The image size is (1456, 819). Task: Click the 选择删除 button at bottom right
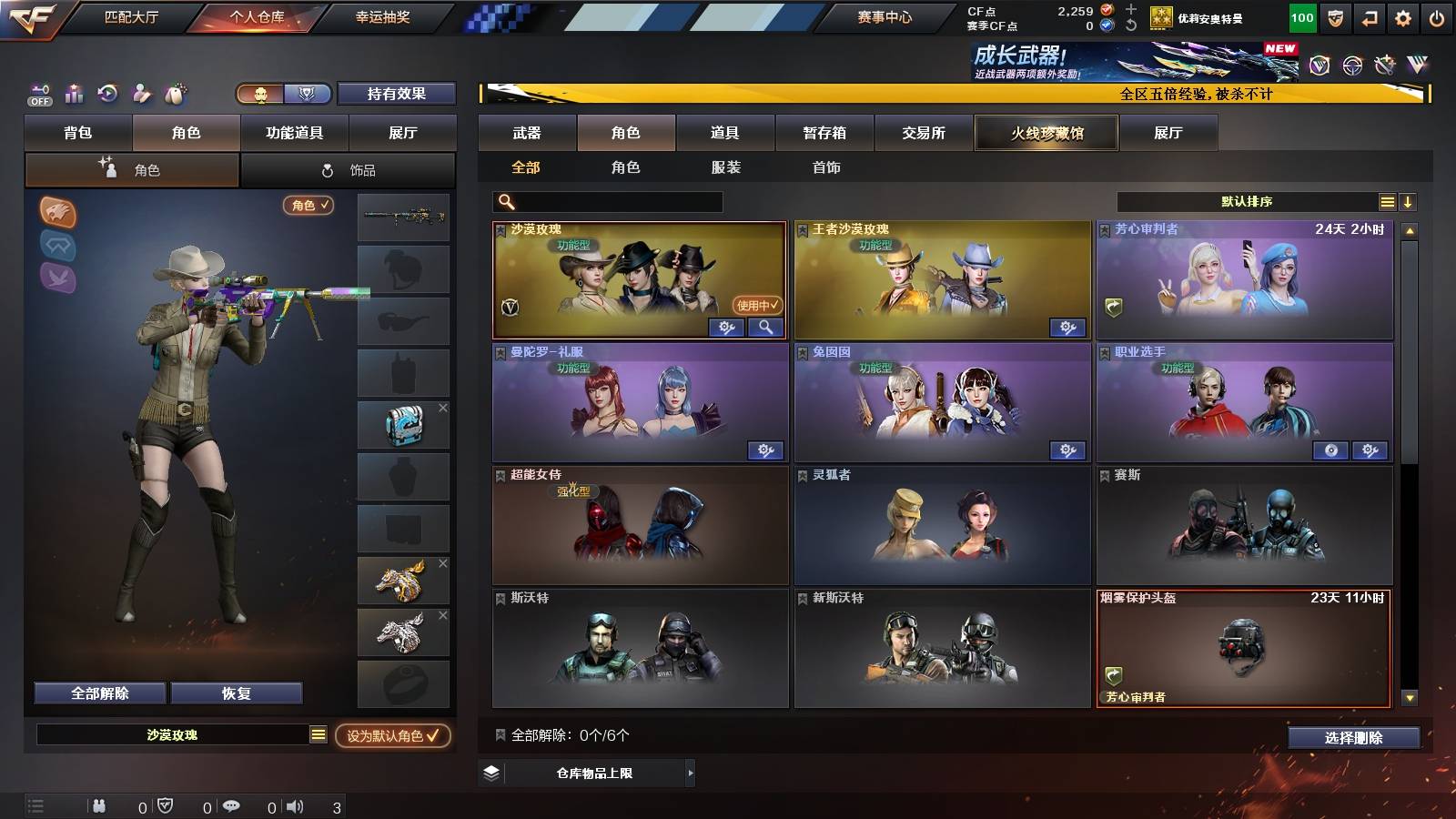(1353, 738)
